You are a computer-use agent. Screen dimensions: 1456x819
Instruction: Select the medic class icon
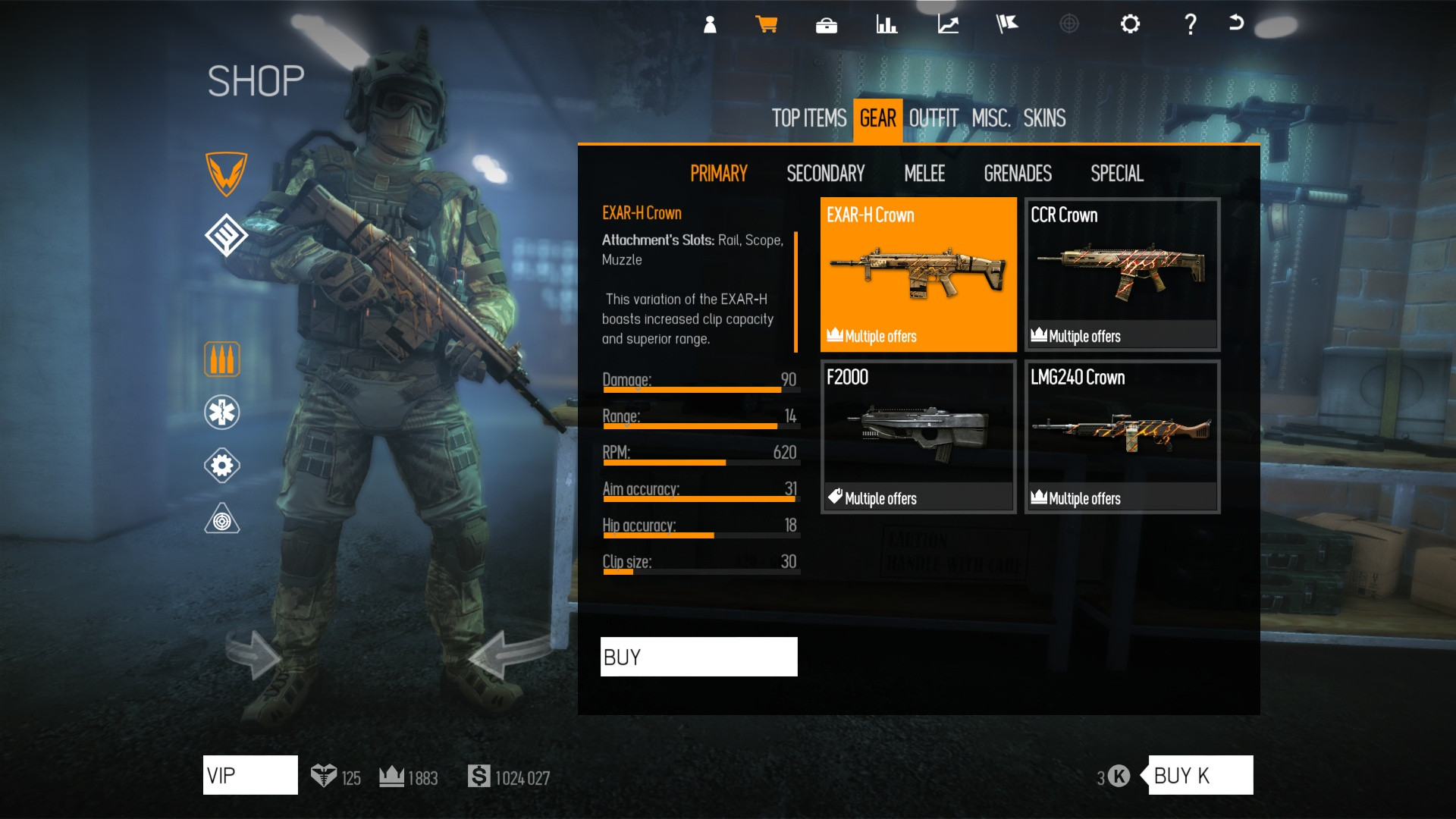pyautogui.click(x=222, y=413)
